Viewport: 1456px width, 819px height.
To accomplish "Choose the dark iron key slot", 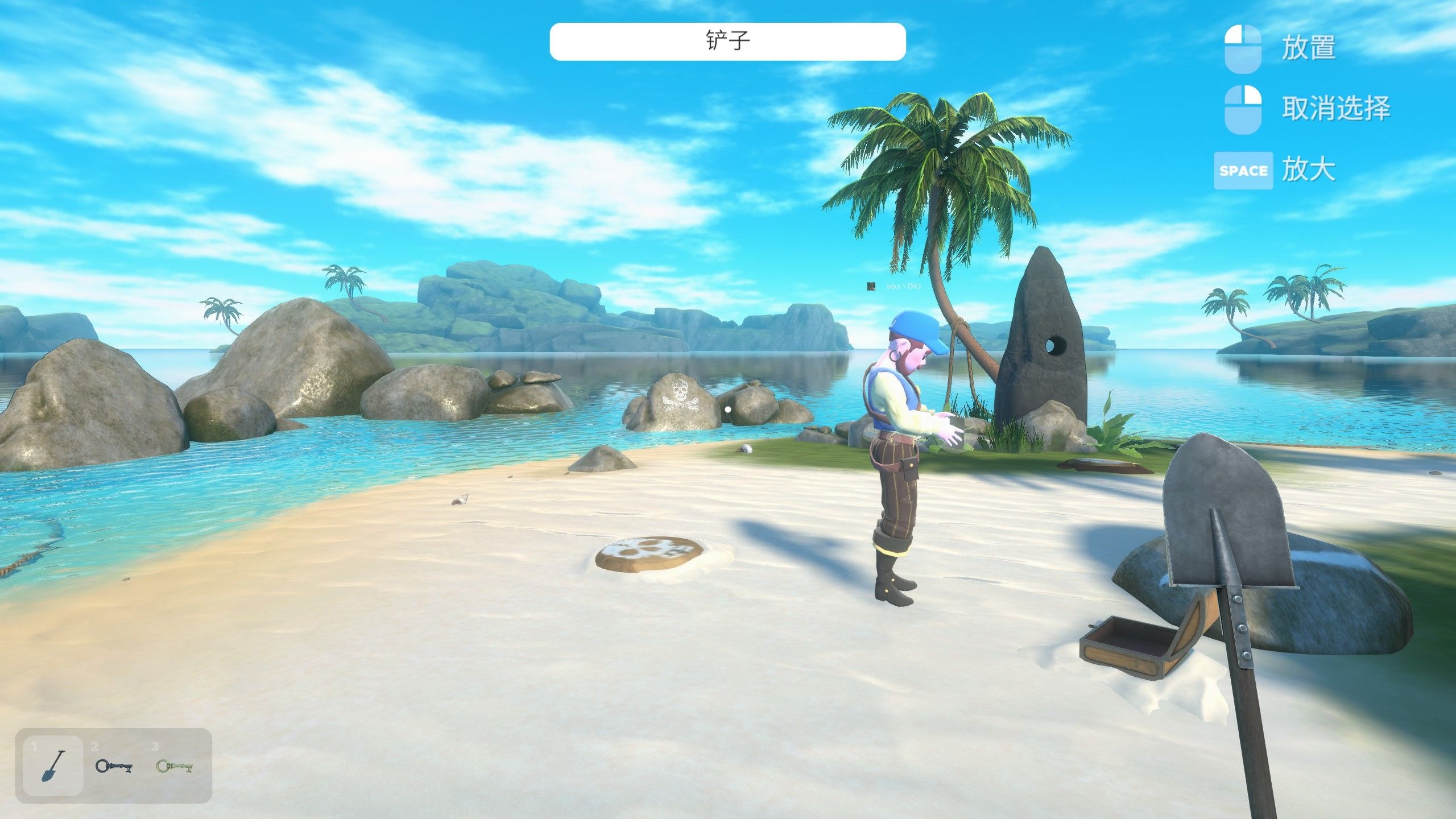I will pyautogui.click(x=114, y=766).
